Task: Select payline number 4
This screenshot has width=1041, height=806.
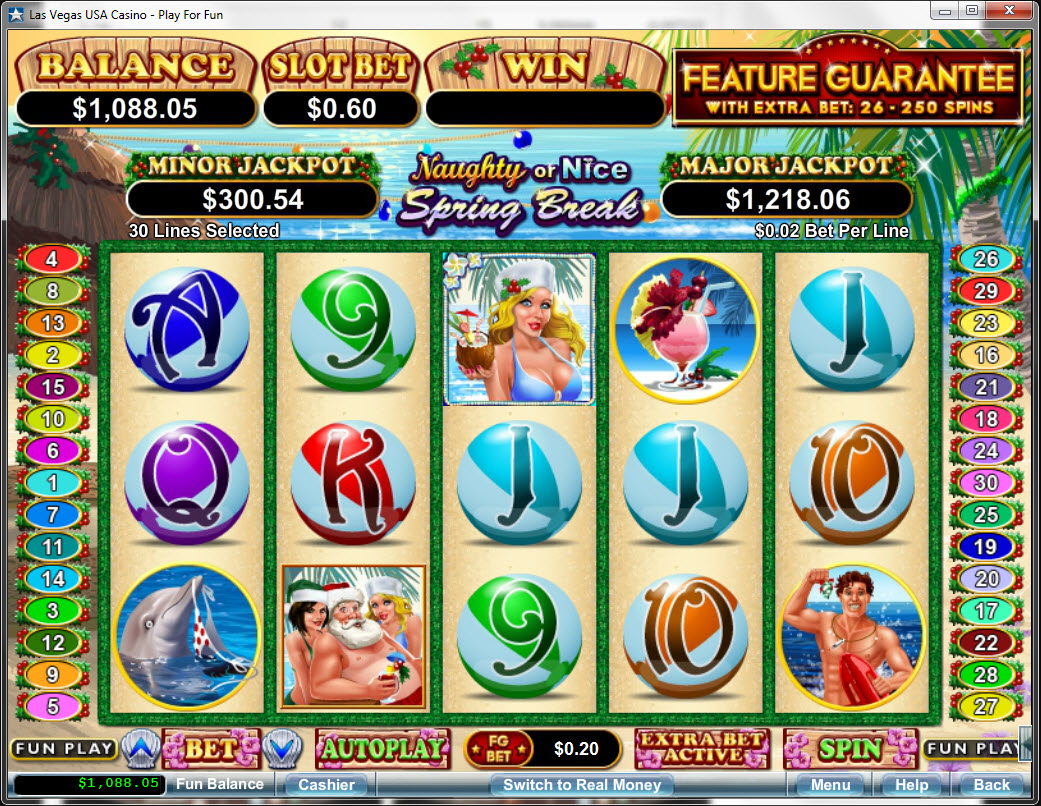Action: coord(52,260)
